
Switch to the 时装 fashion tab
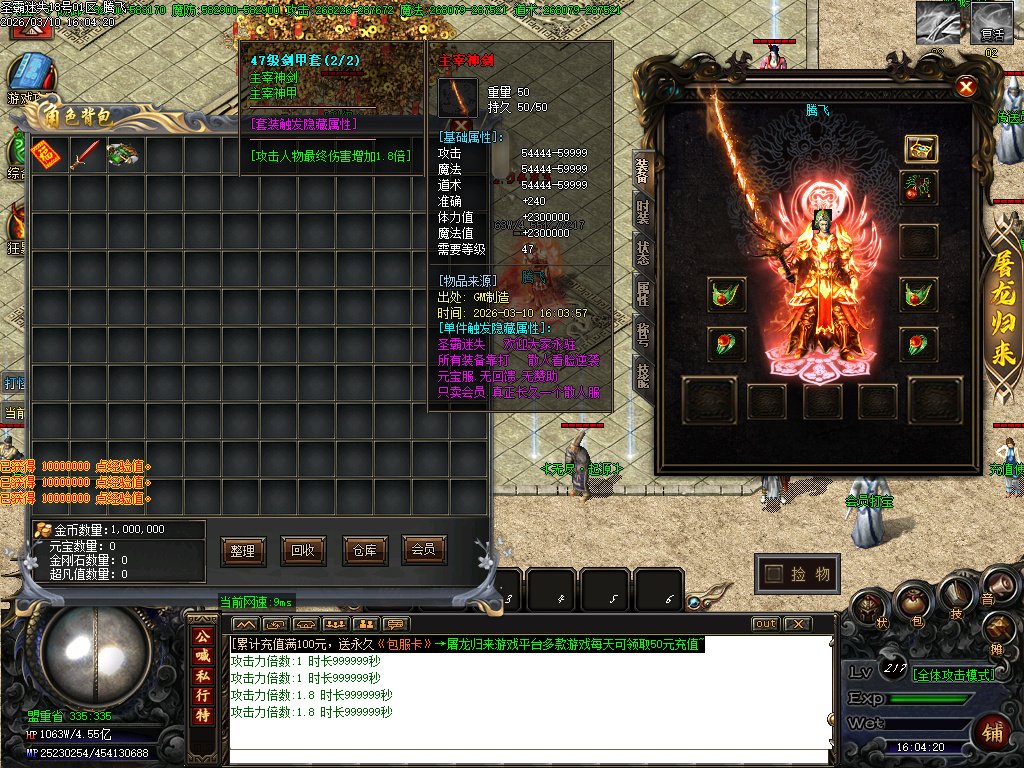(643, 211)
